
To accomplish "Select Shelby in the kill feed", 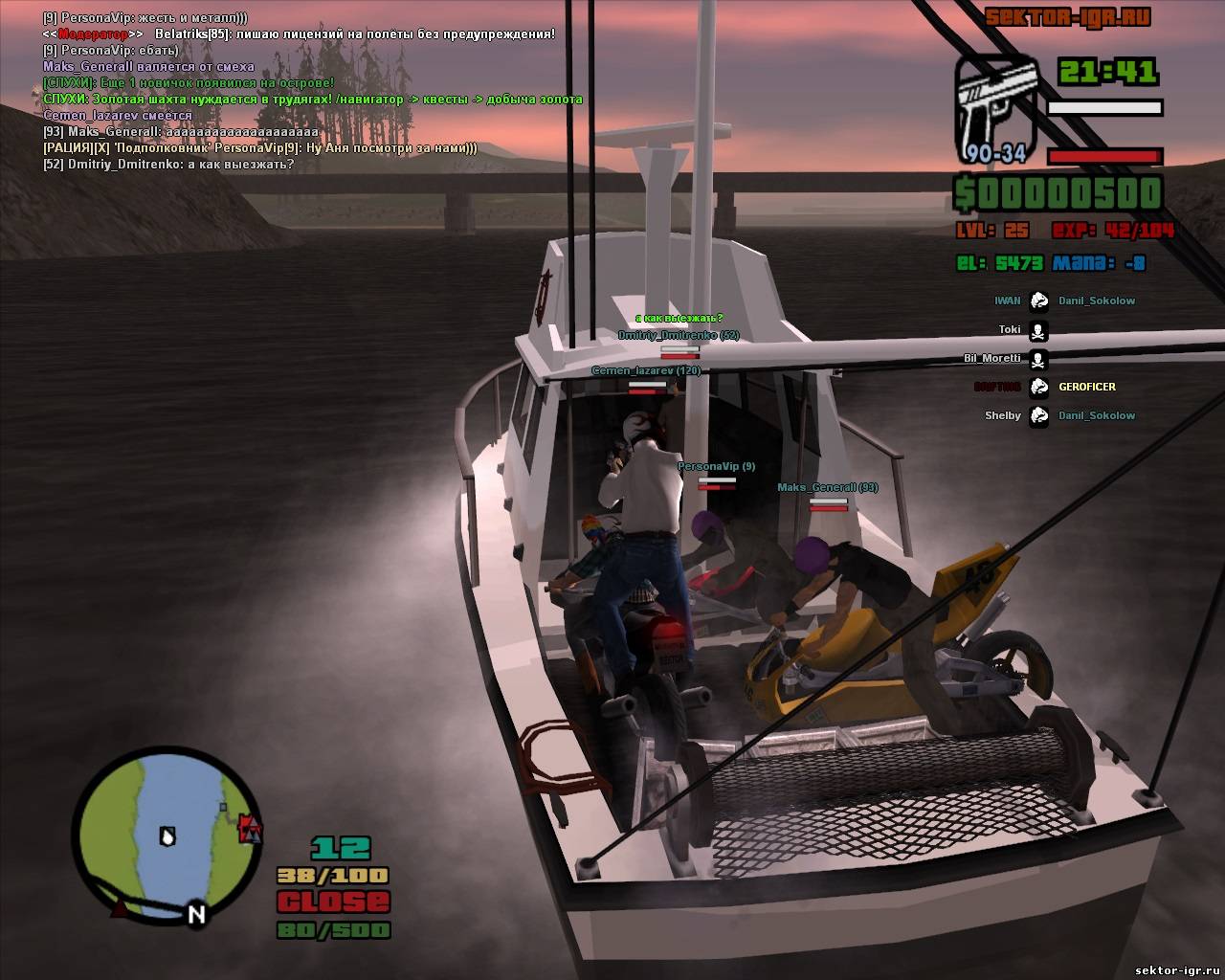I will point(1002,415).
